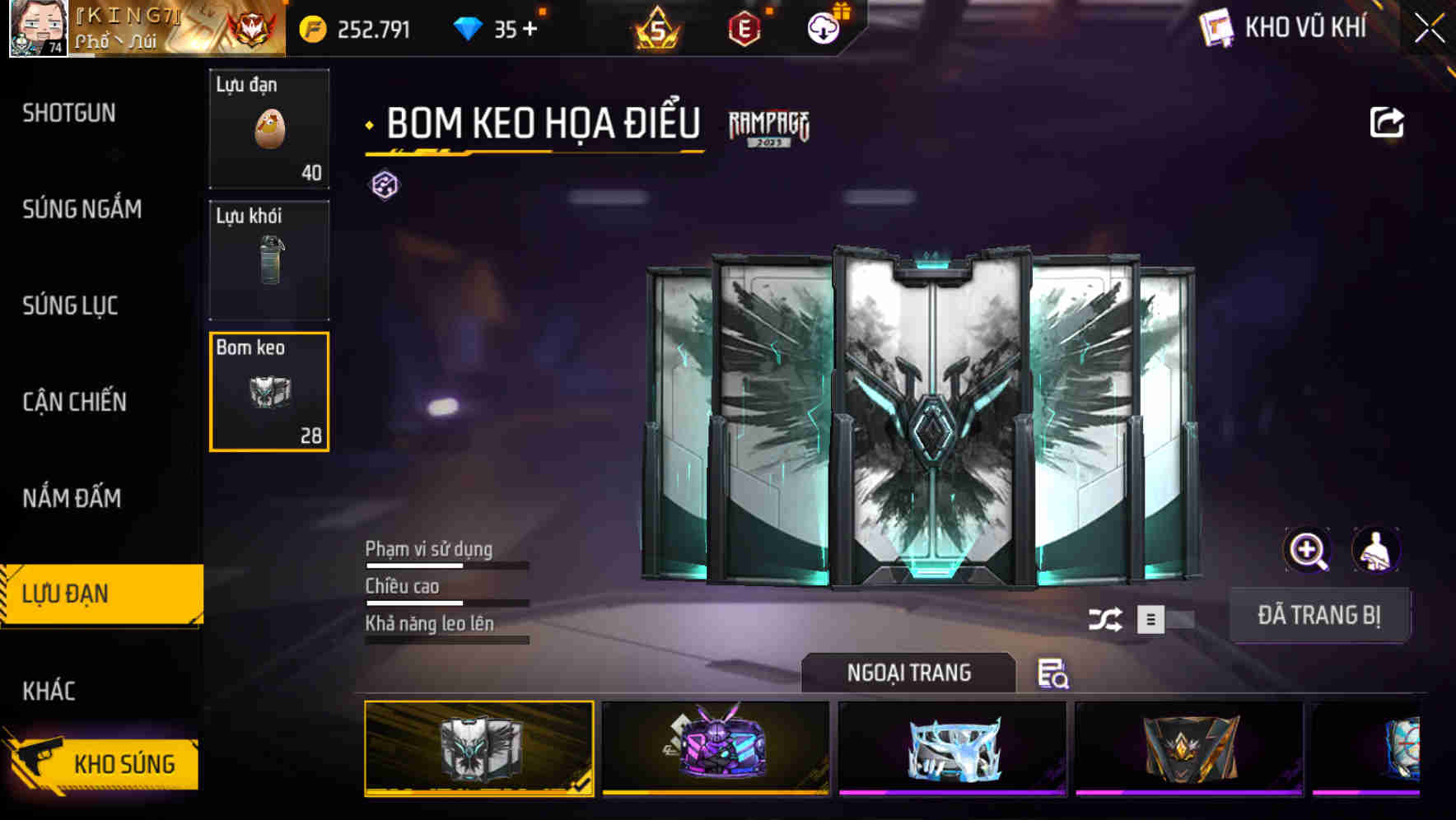The width and height of the screenshot is (1456, 820).
Task: Select the magnifier zoom preview icon
Action: [1308, 550]
